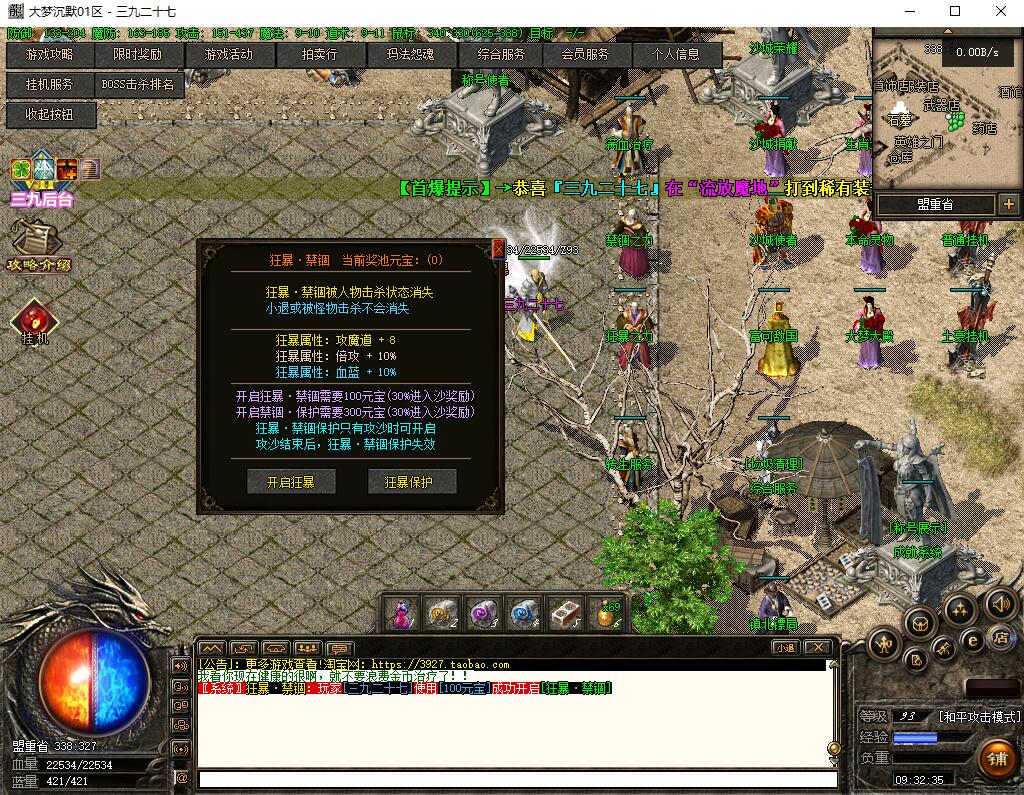This screenshot has width=1024, height=795.
Task: Collapse the menu with 收起按钮
Action: [x=50, y=115]
